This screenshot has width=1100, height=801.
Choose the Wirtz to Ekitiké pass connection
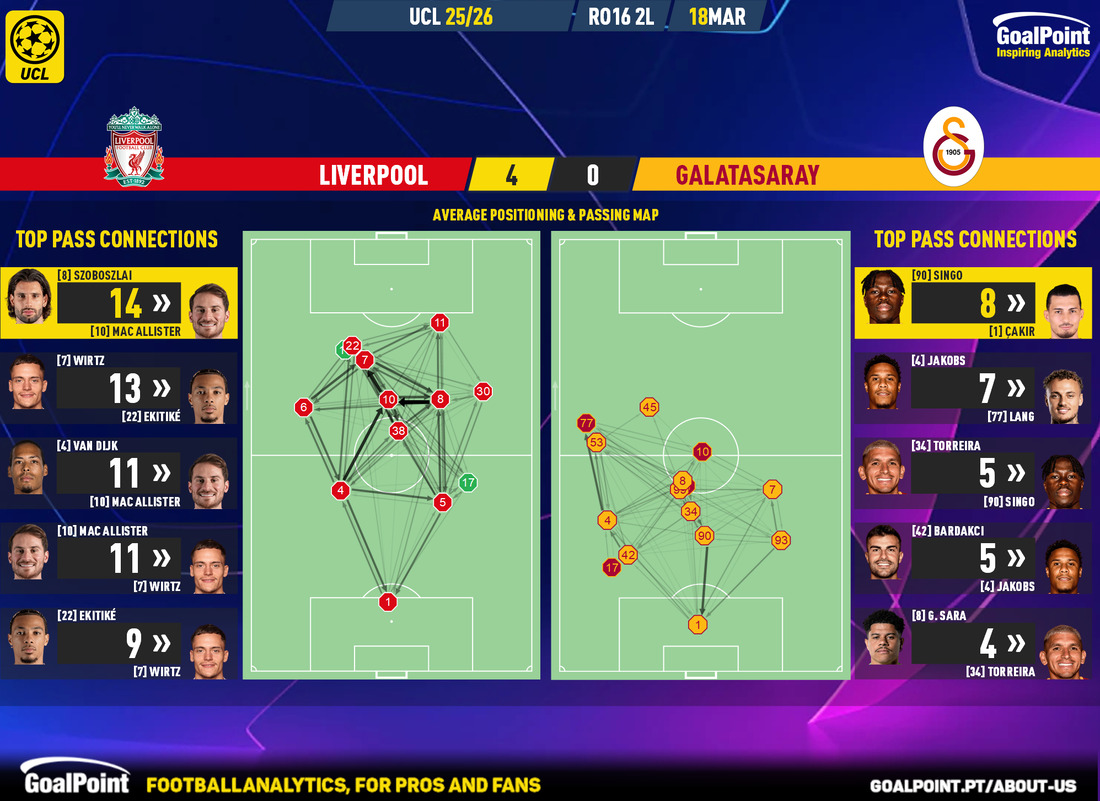coord(119,388)
